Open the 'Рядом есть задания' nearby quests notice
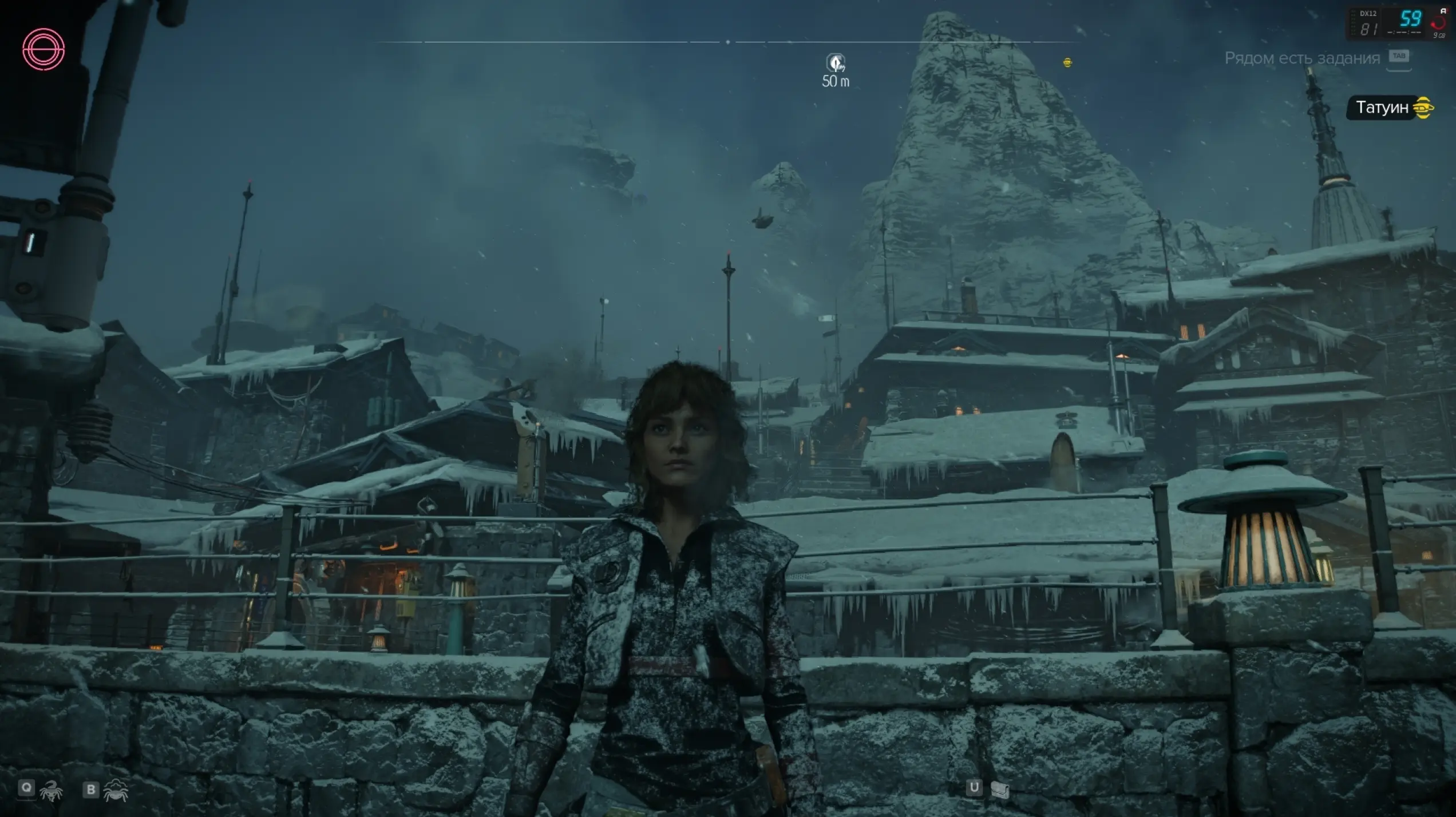Screen dimensions: 1456x817 (x=1302, y=58)
